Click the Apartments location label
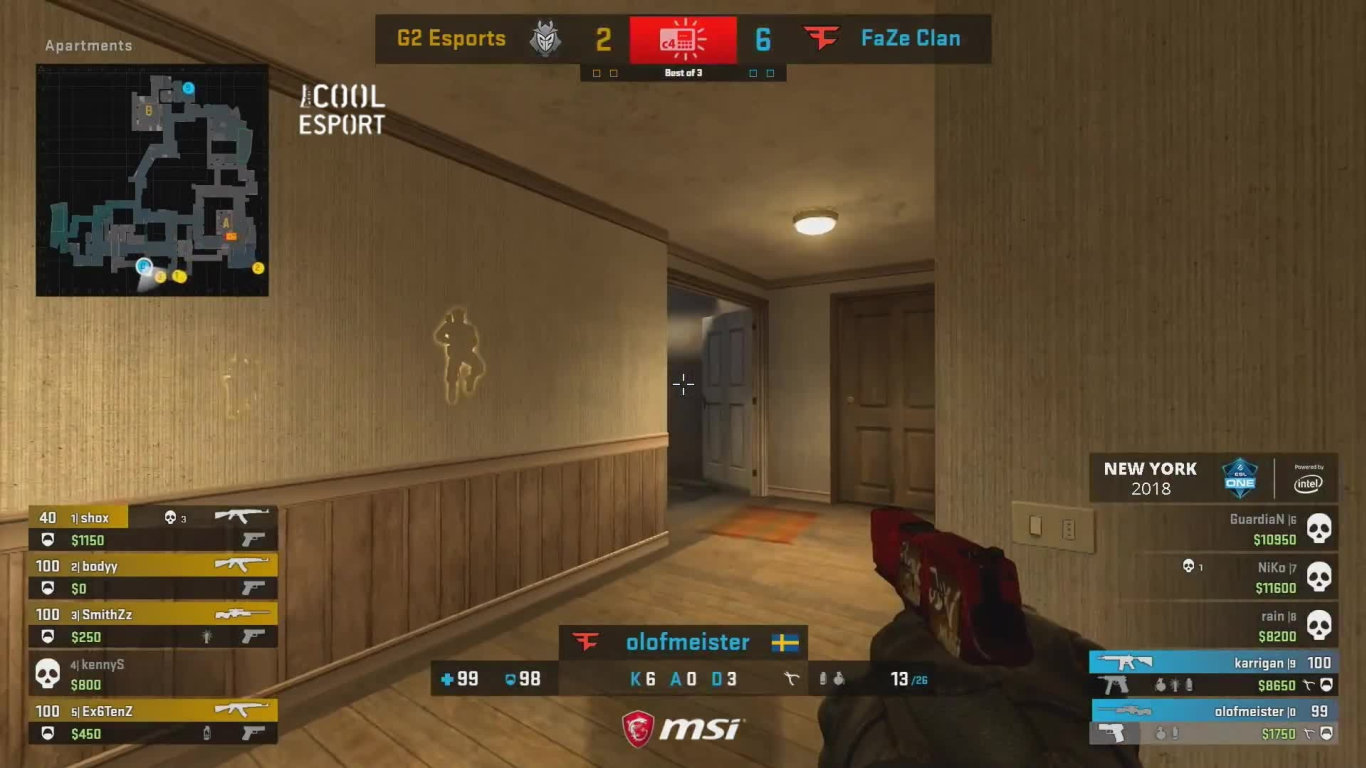 (x=87, y=45)
